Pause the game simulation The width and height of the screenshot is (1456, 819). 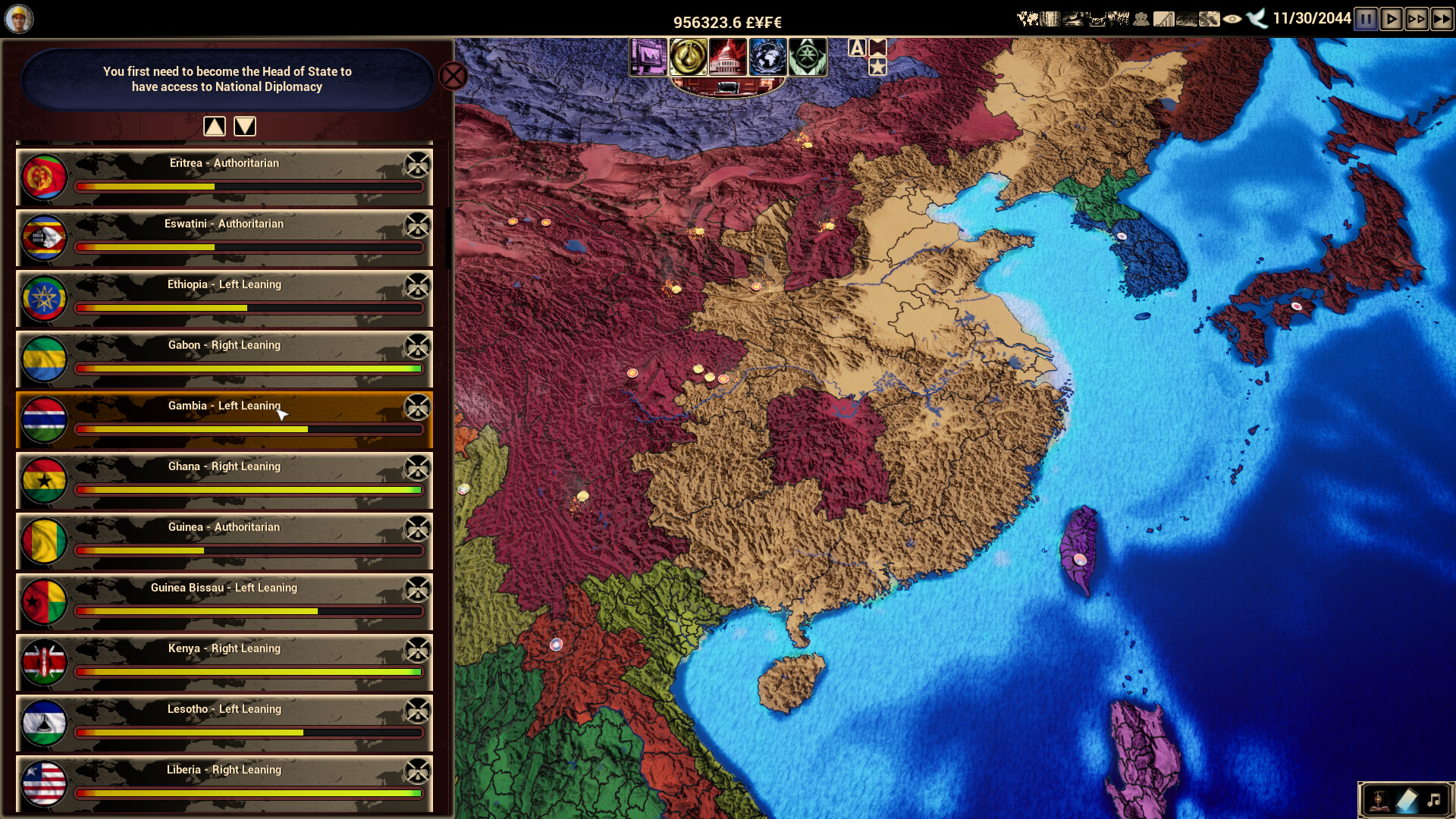(x=1365, y=19)
